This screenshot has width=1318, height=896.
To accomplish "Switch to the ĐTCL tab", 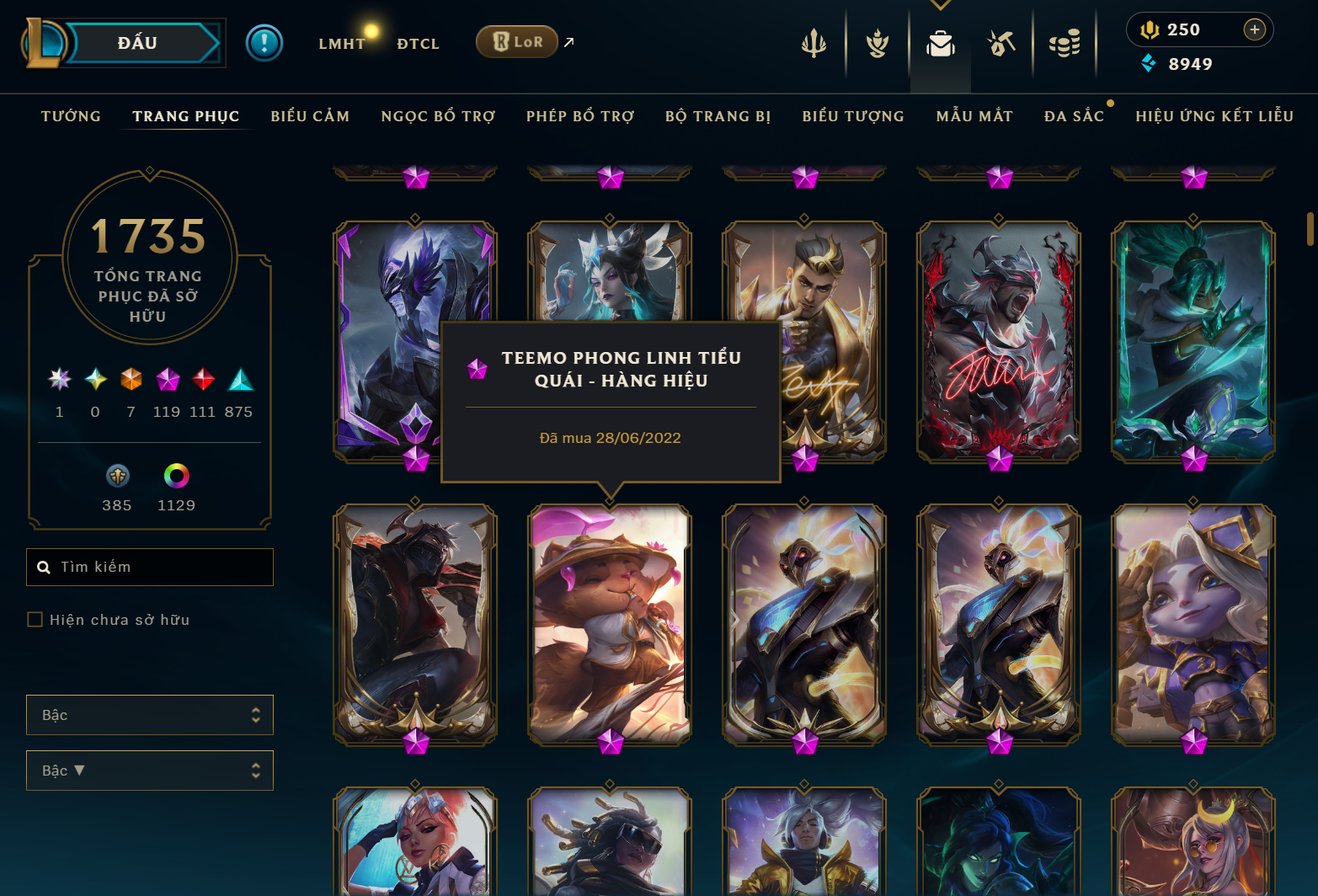I will tap(419, 43).
